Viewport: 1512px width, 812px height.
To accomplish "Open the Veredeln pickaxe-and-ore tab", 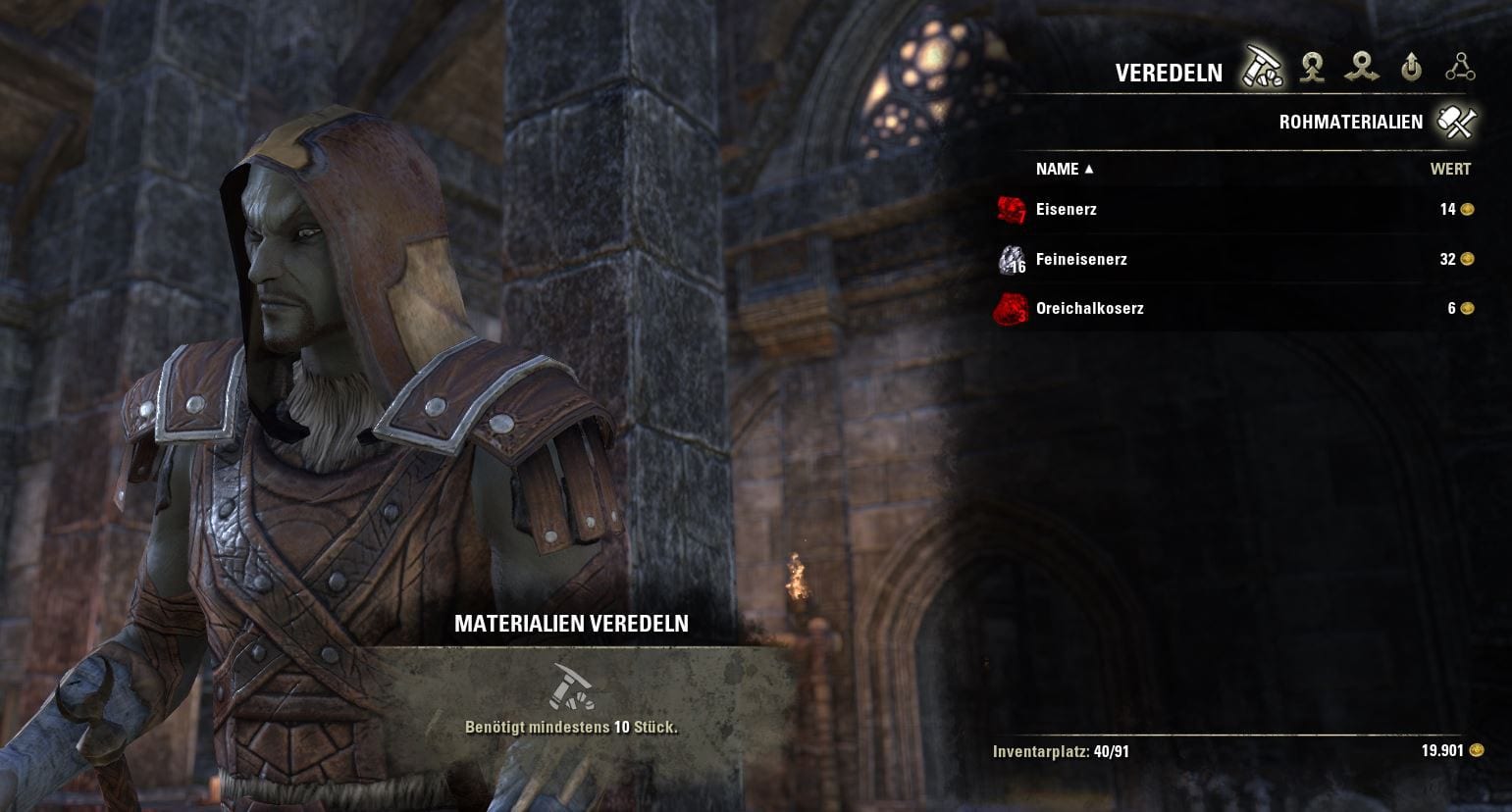I will point(1262,68).
